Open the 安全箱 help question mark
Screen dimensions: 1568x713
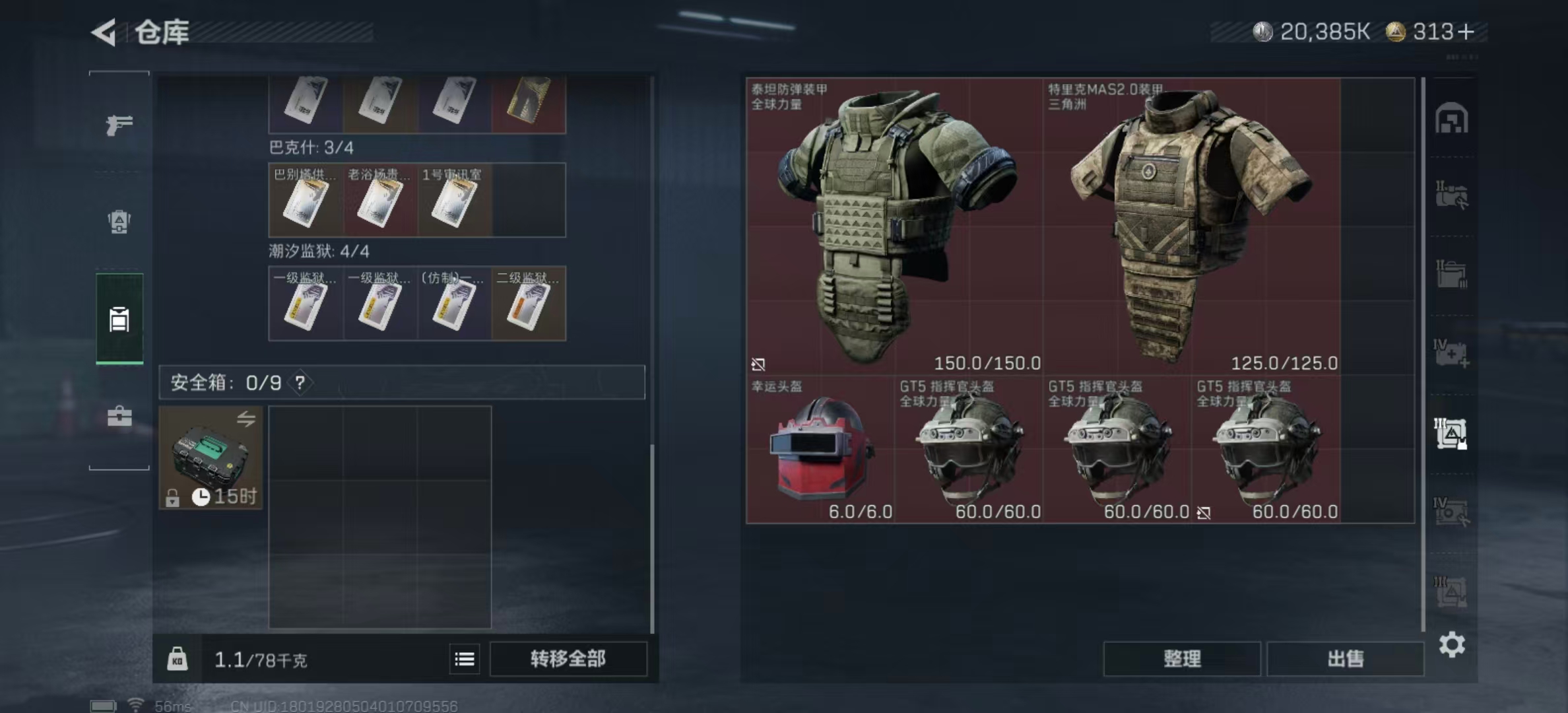(x=301, y=382)
